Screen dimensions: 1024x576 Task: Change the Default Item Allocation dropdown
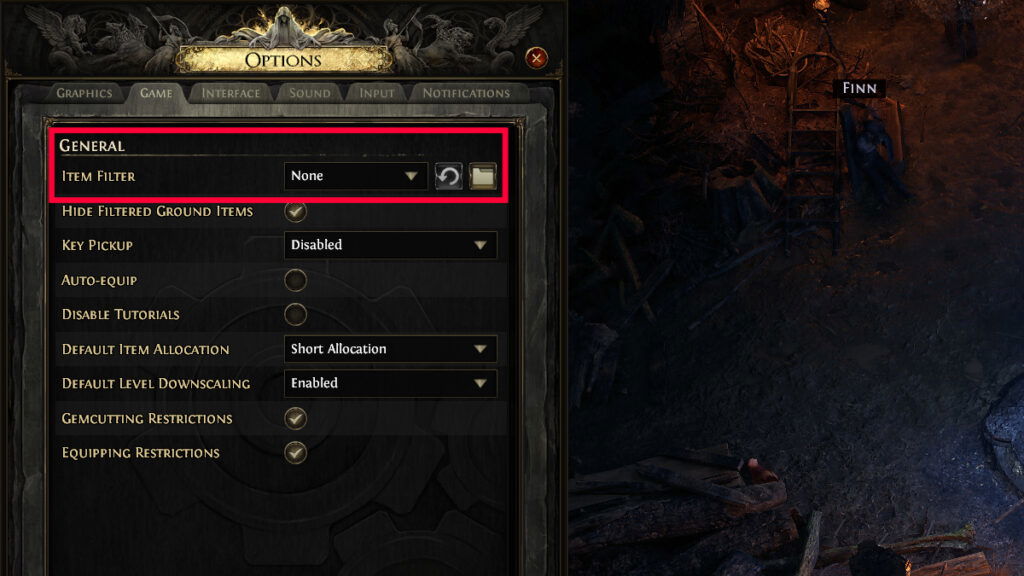(x=390, y=349)
